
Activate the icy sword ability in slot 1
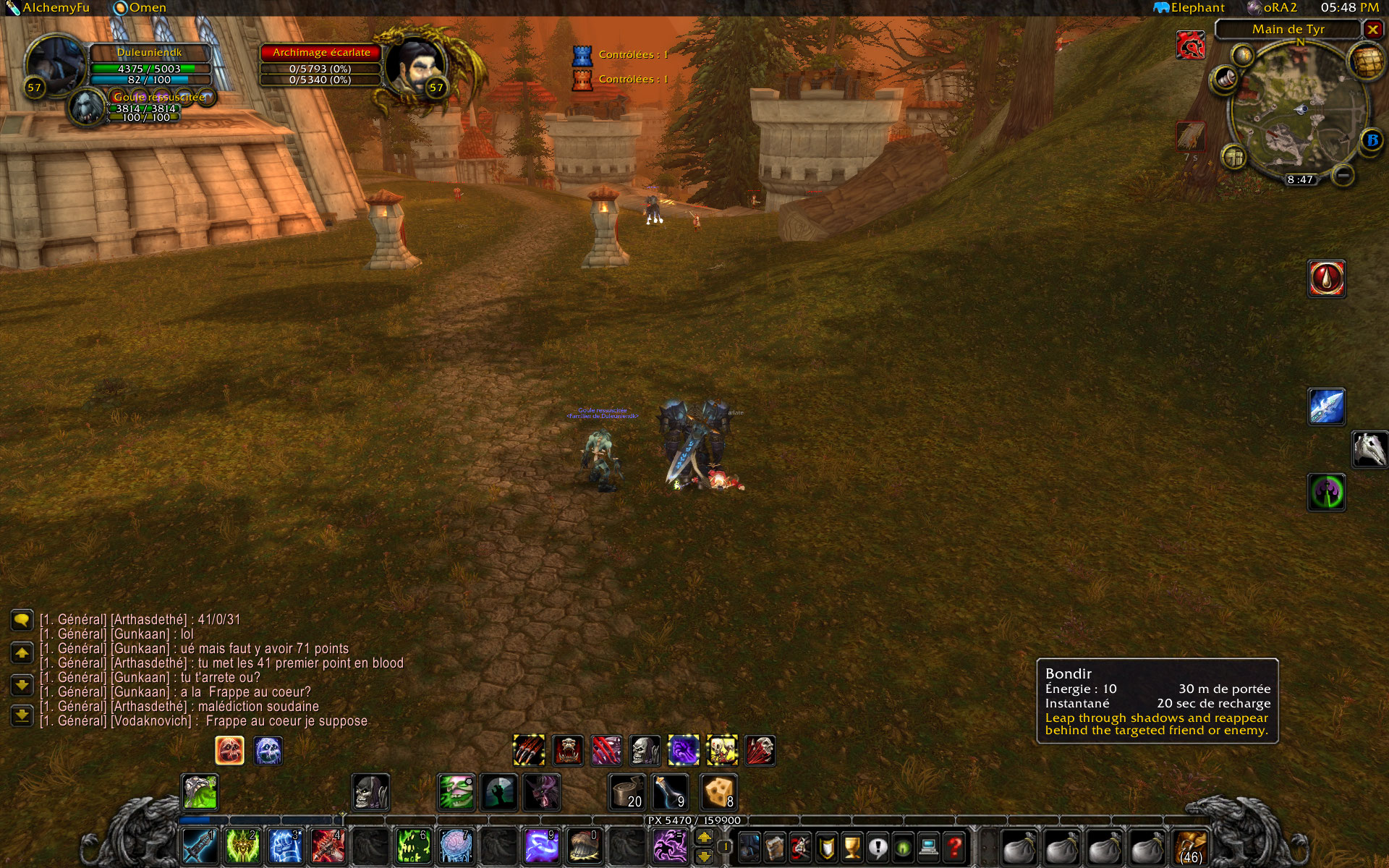coord(198,845)
